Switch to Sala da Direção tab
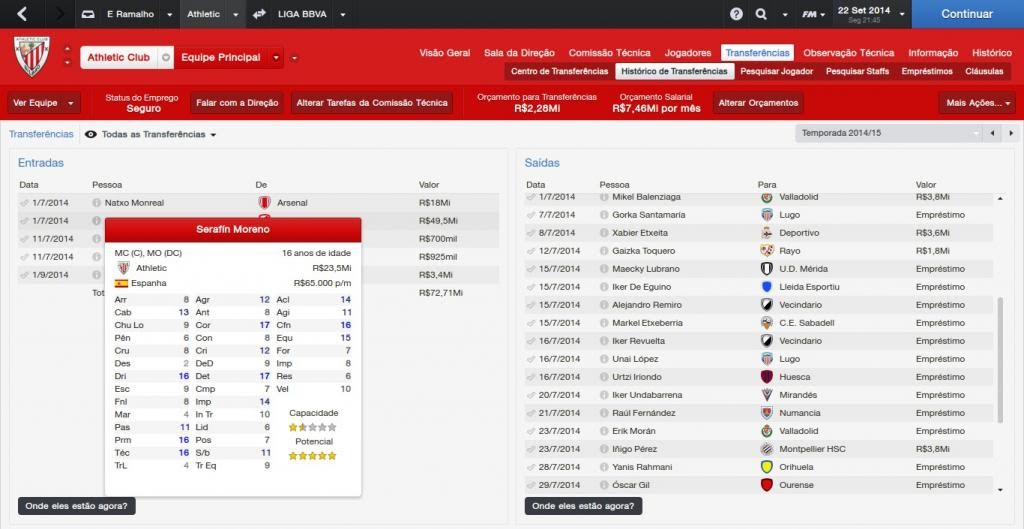 point(519,53)
